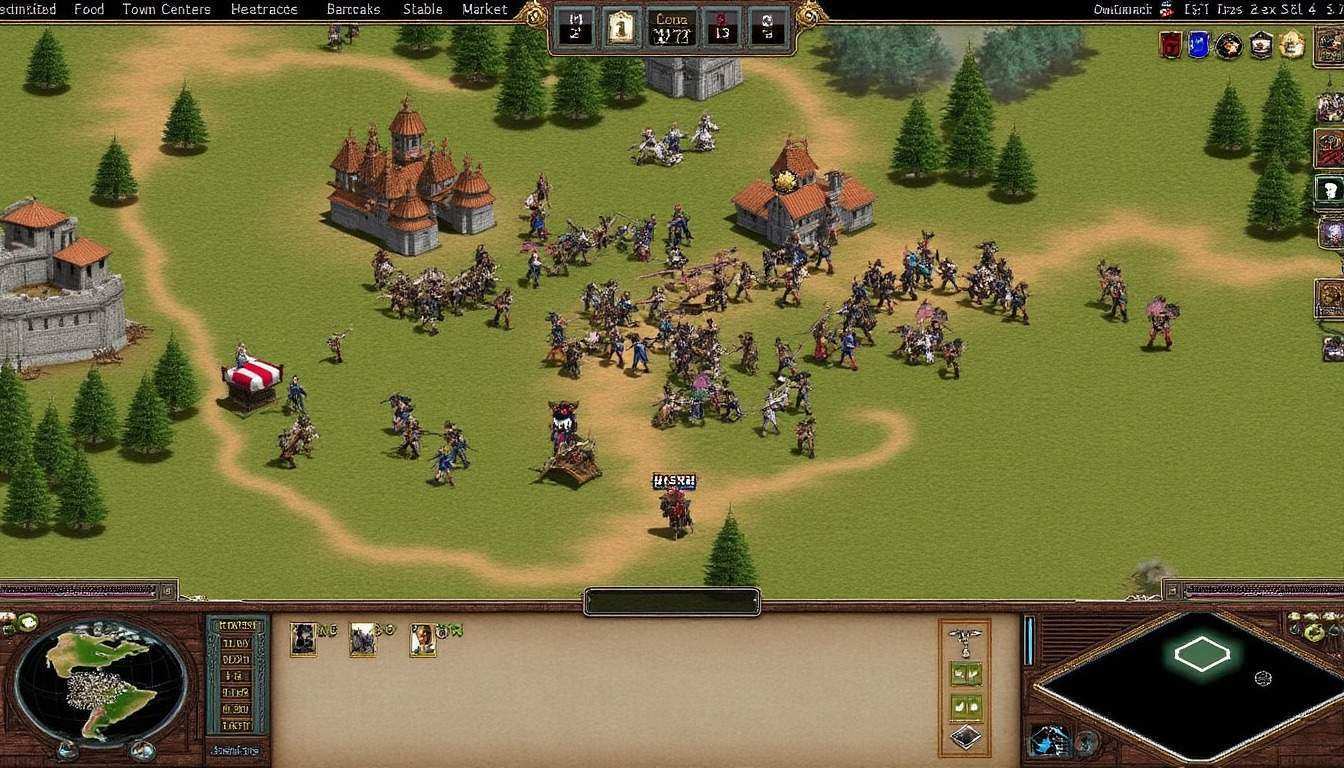This screenshot has width=1344, height=768.
Task: Expand the Stable menu options
Action: tap(421, 9)
